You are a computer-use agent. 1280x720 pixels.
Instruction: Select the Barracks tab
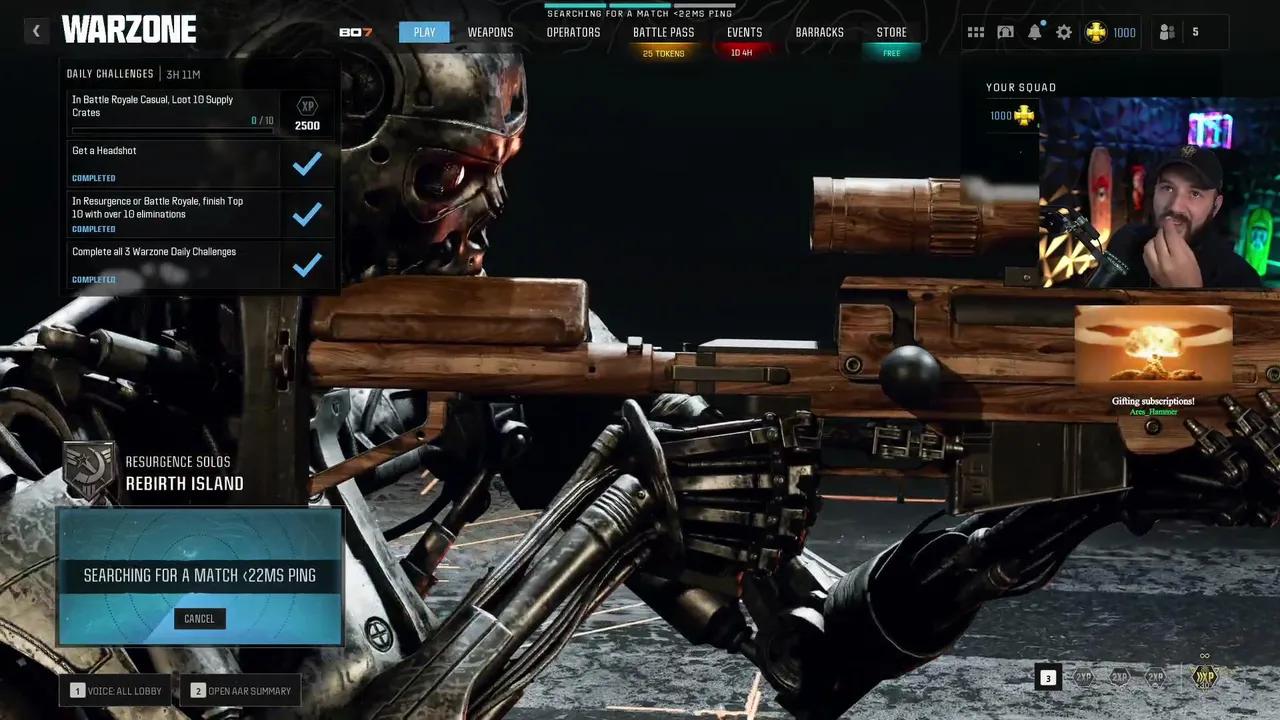819,32
